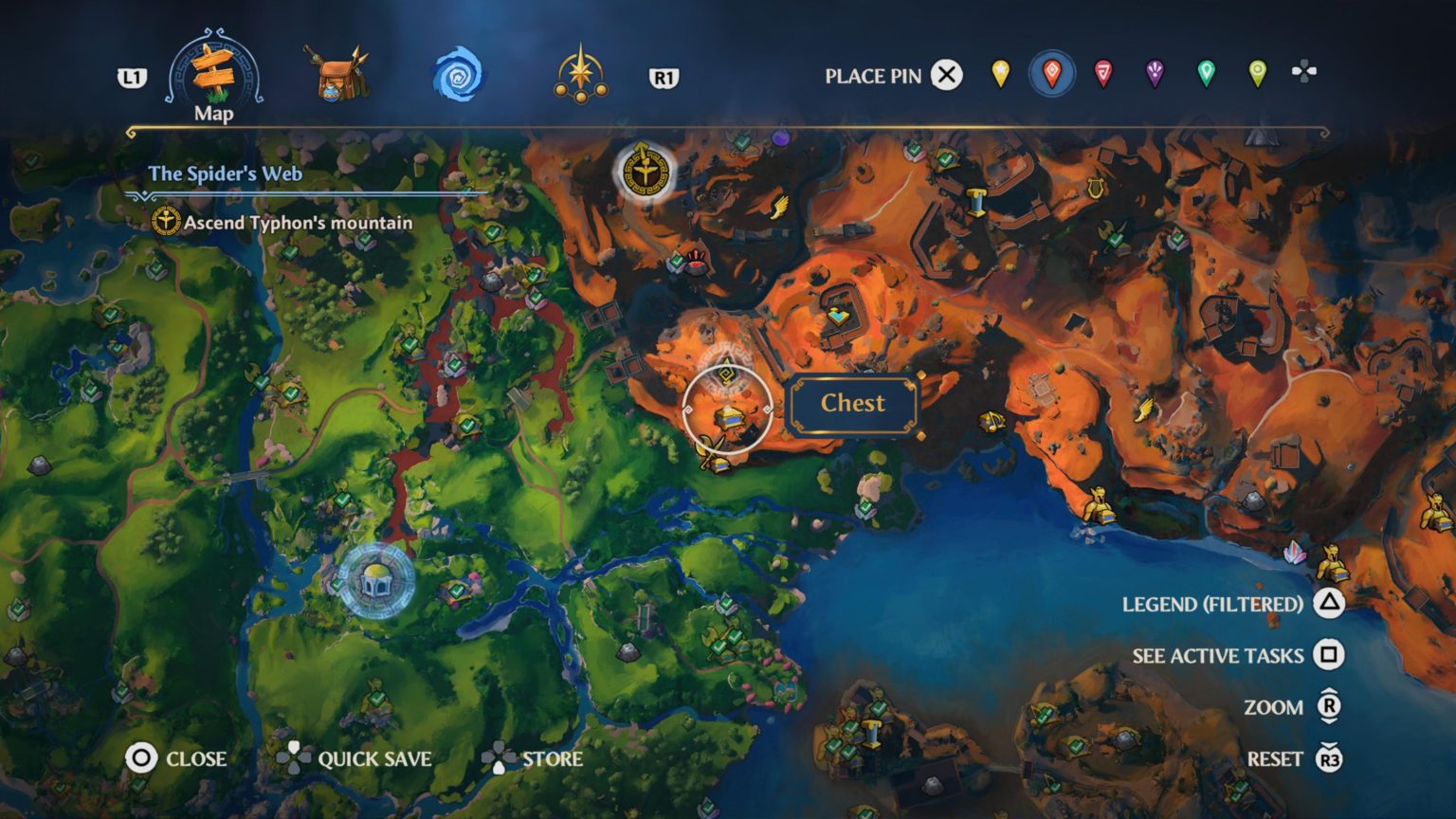Click the Chest tooltip label
1456x819 pixels.
point(851,403)
